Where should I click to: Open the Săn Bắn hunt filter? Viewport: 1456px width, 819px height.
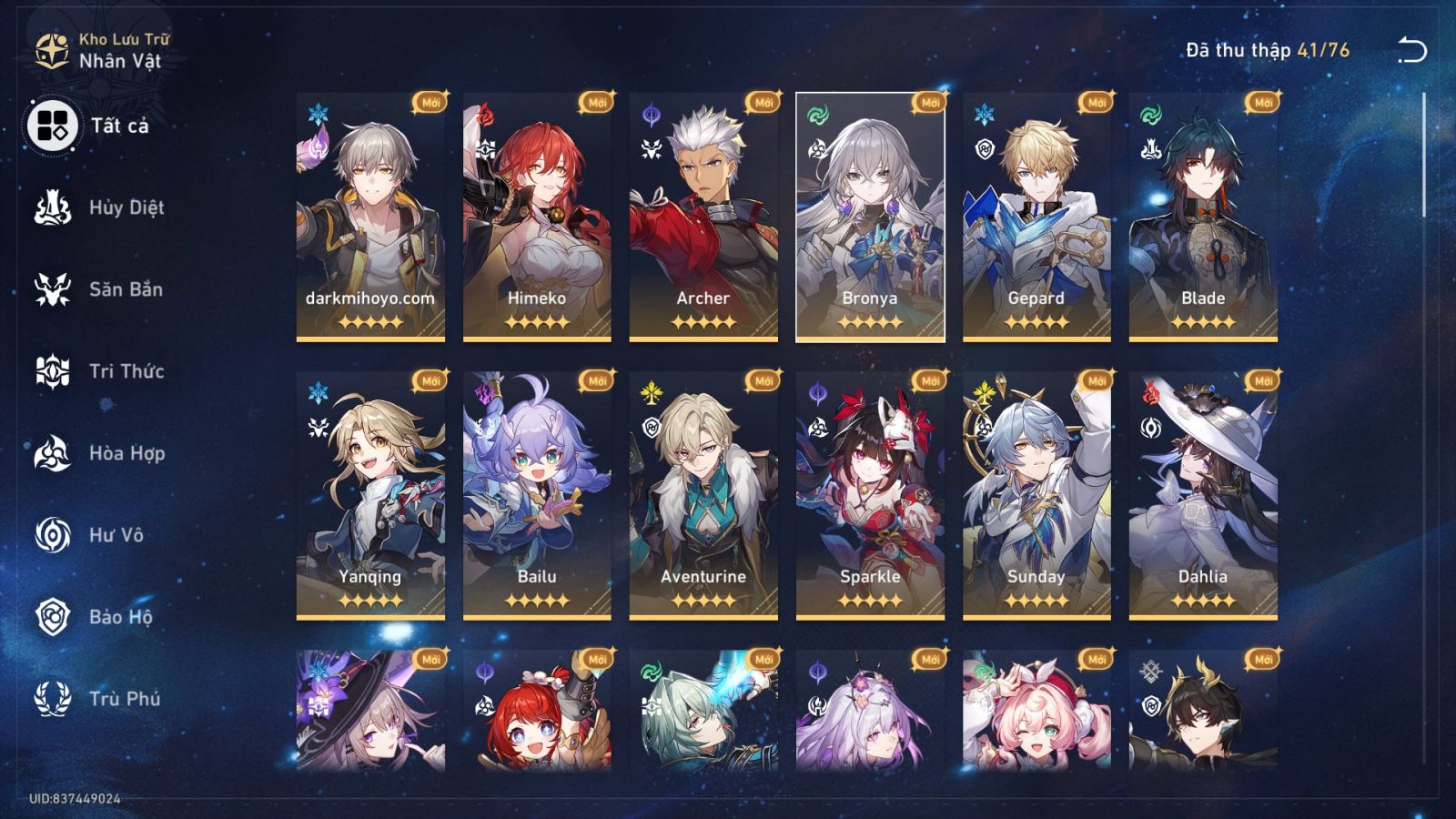pos(55,289)
